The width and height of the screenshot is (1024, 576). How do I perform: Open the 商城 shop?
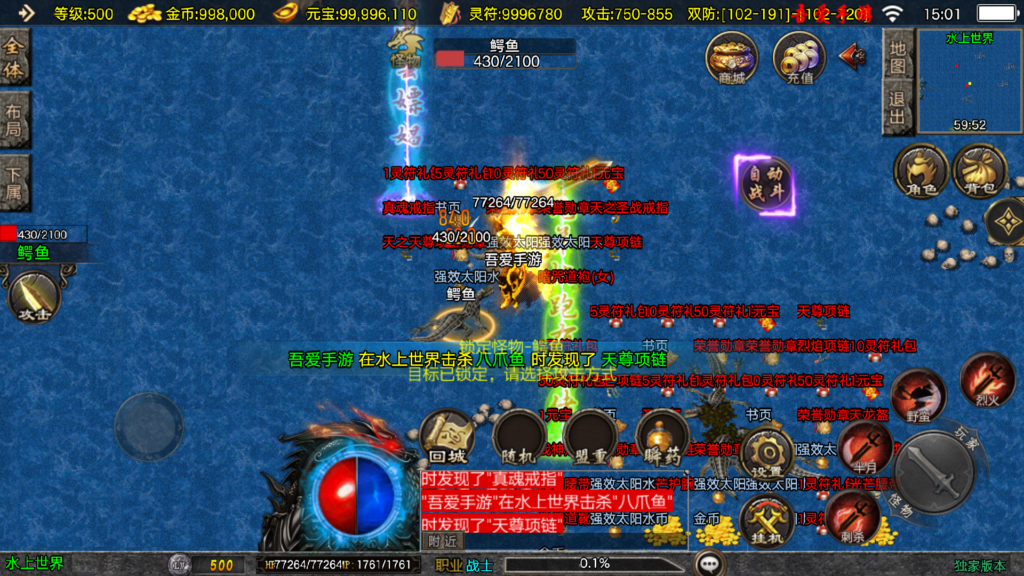pos(731,57)
